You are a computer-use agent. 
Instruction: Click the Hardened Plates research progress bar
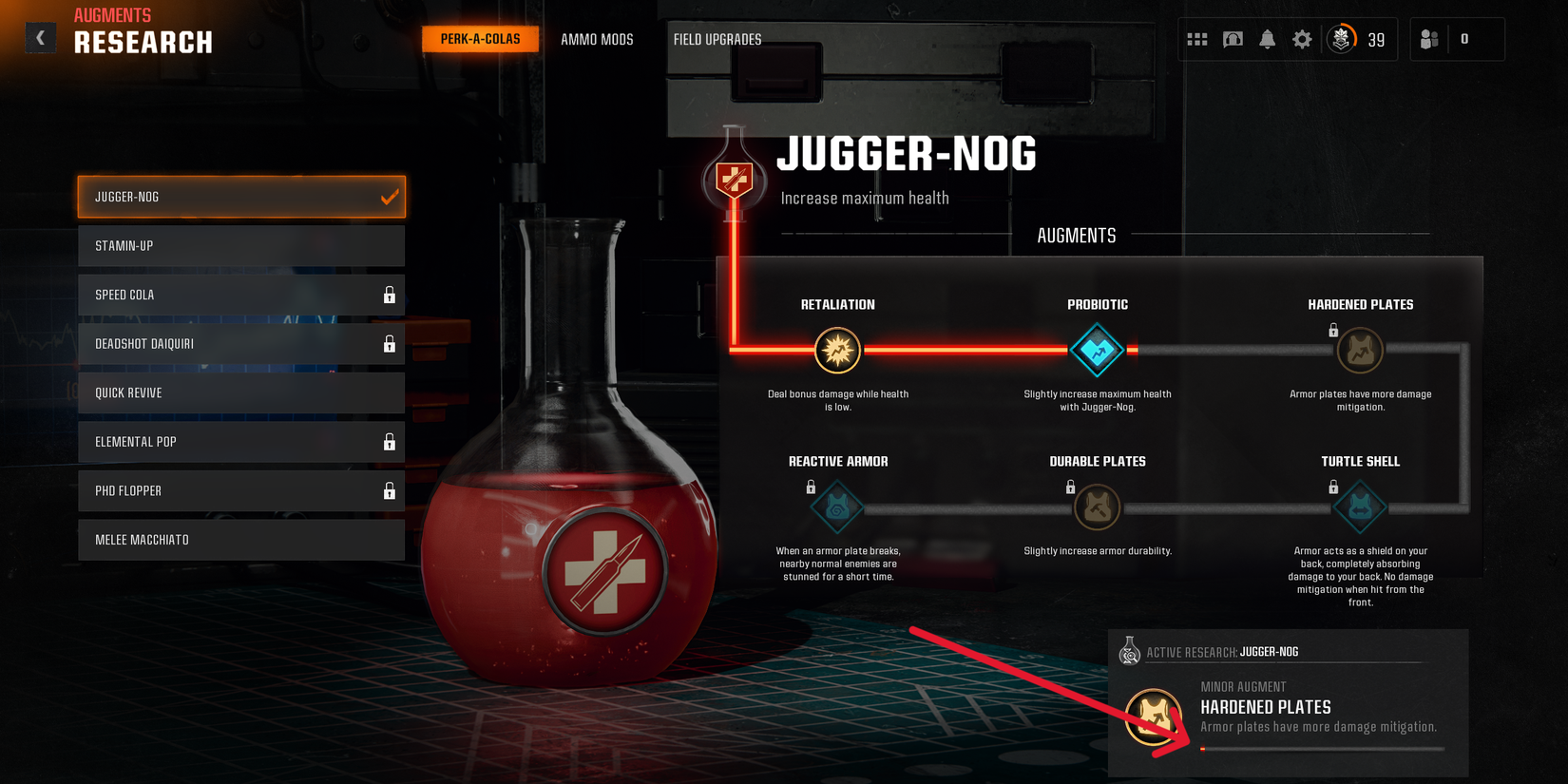[x=1321, y=748]
